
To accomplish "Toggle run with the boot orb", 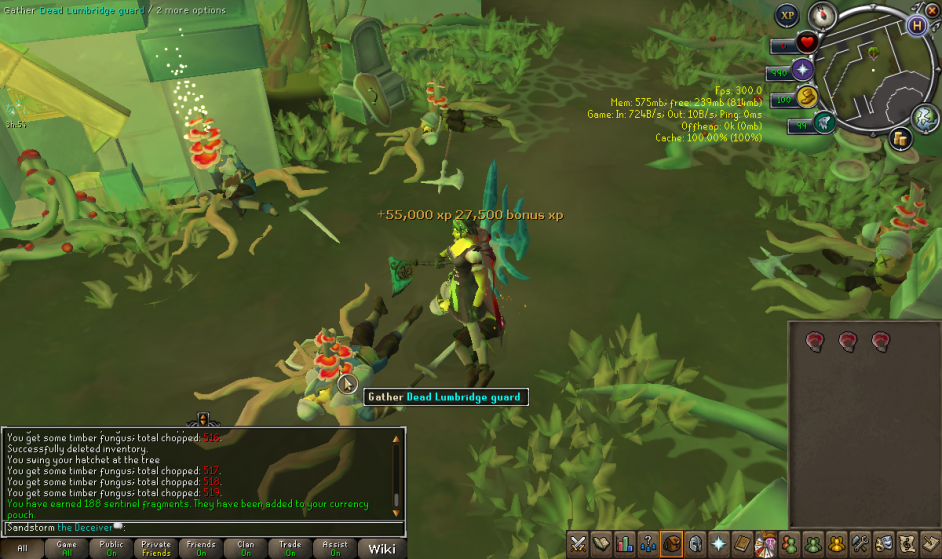I will pos(807,96).
